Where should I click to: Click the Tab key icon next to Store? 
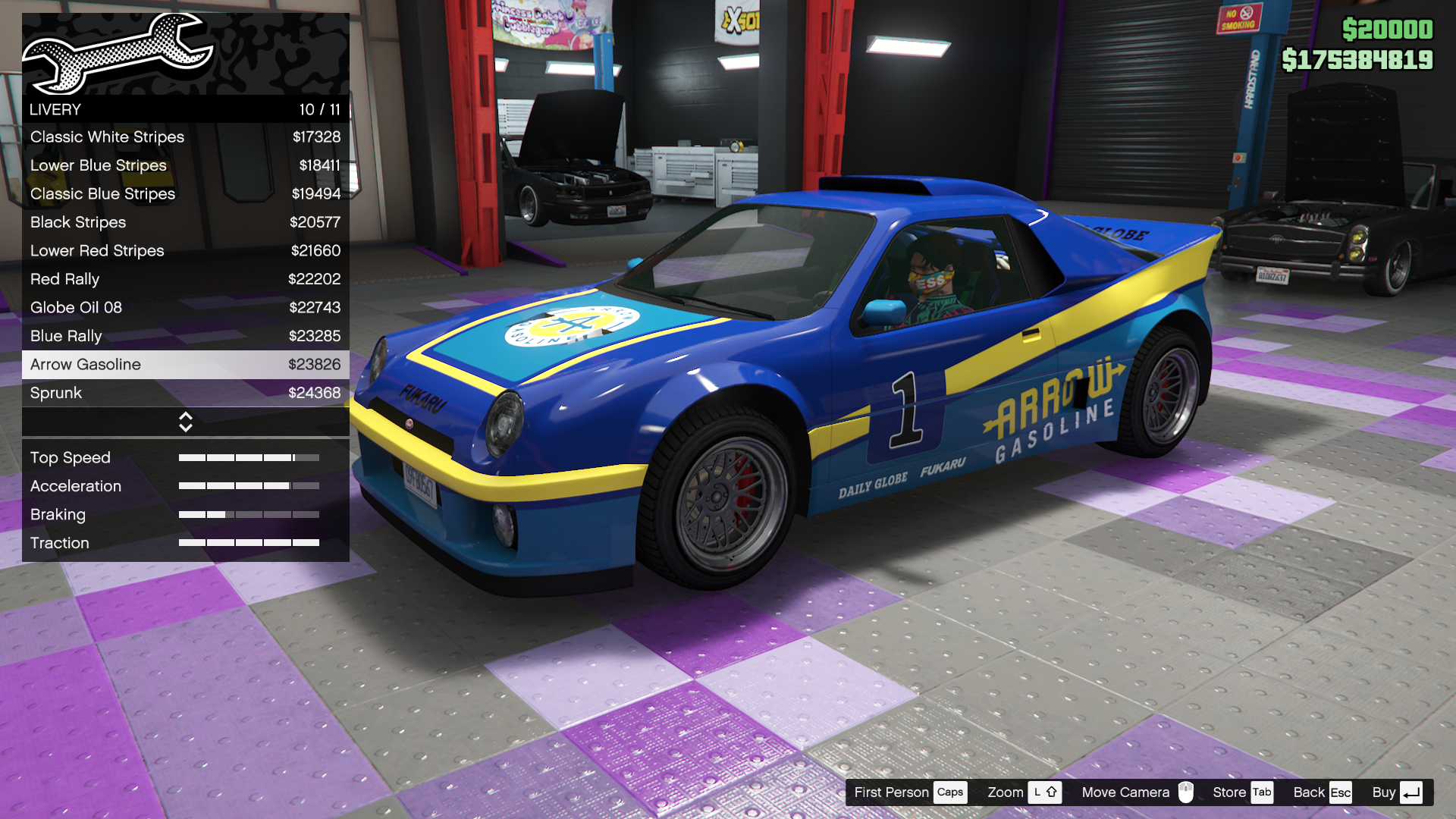(x=1262, y=792)
